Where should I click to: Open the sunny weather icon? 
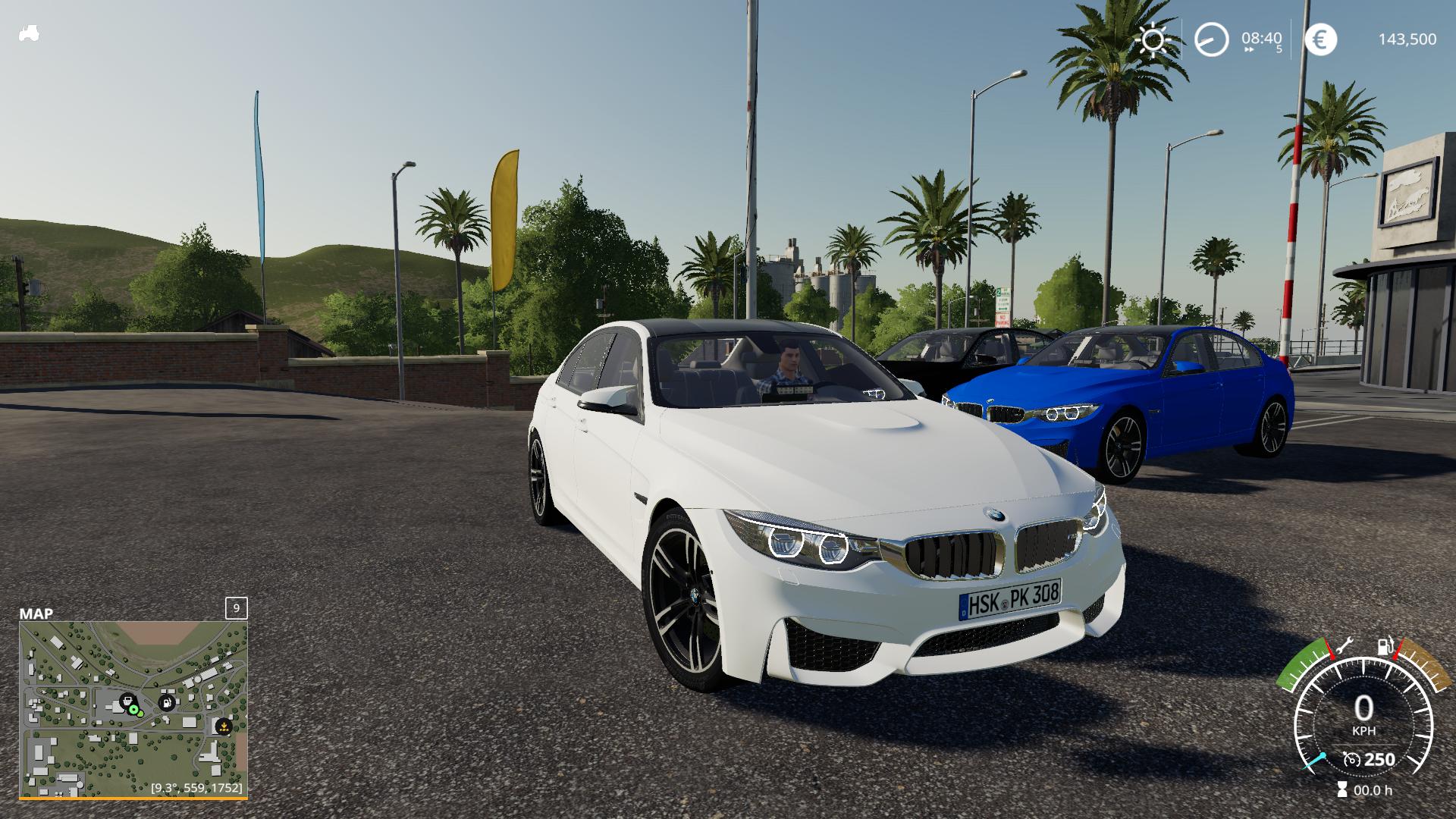(x=1153, y=39)
